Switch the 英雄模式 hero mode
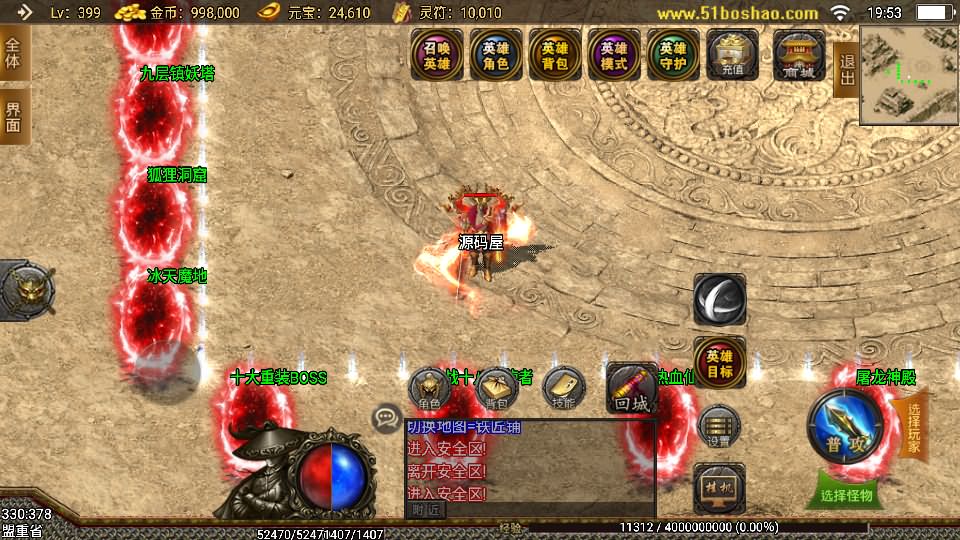Screen dimensions: 960x540 pos(614,54)
